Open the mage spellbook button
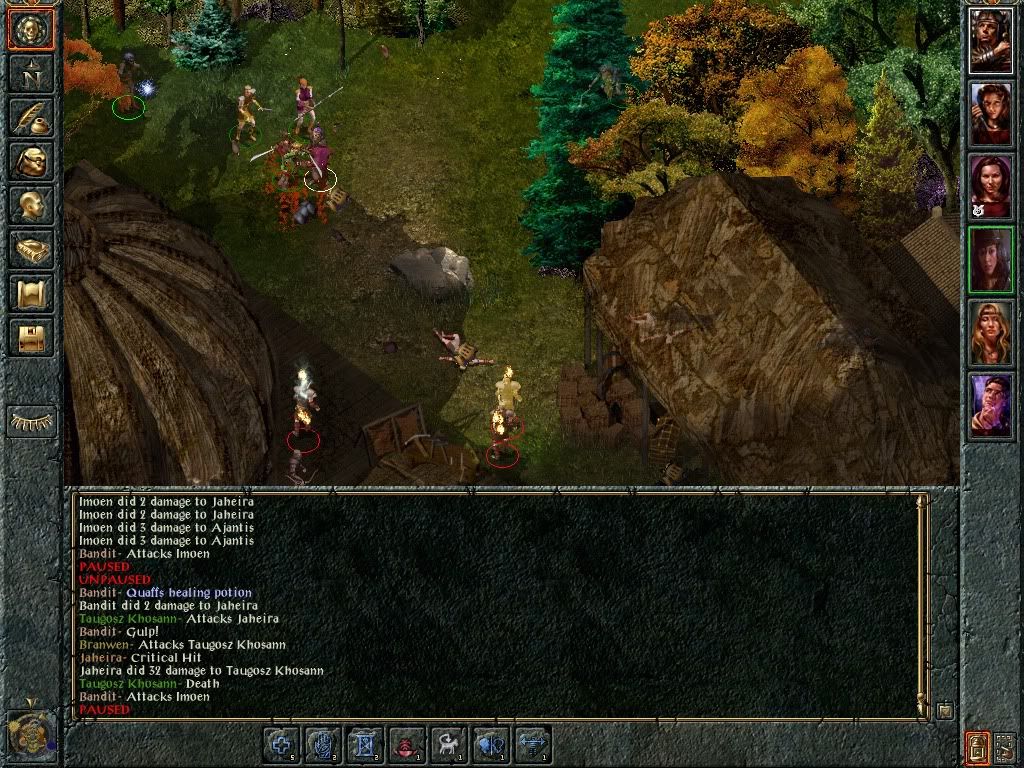1024x768 pixels. [x=31, y=249]
